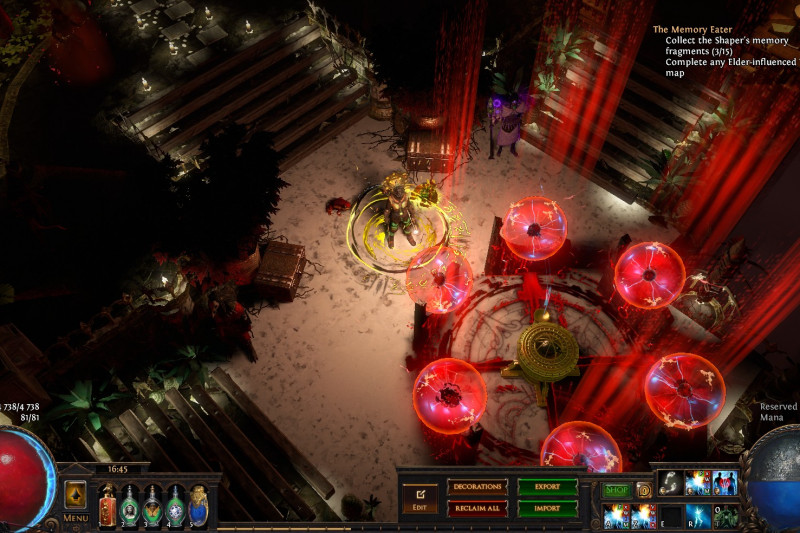Import a hideout layout
Screen dimensions: 800x533
point(547,508)
